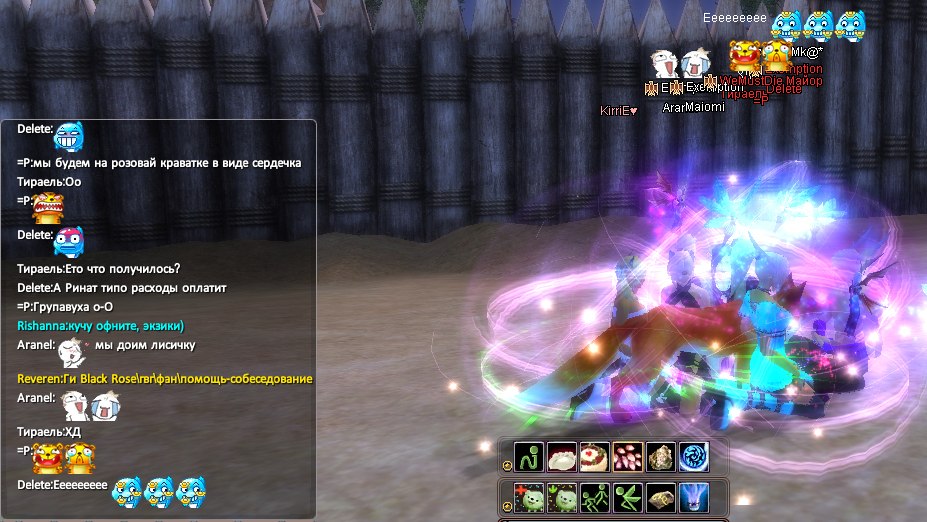
Task: Use the pet heal icon with red cross
Action: 529,496
